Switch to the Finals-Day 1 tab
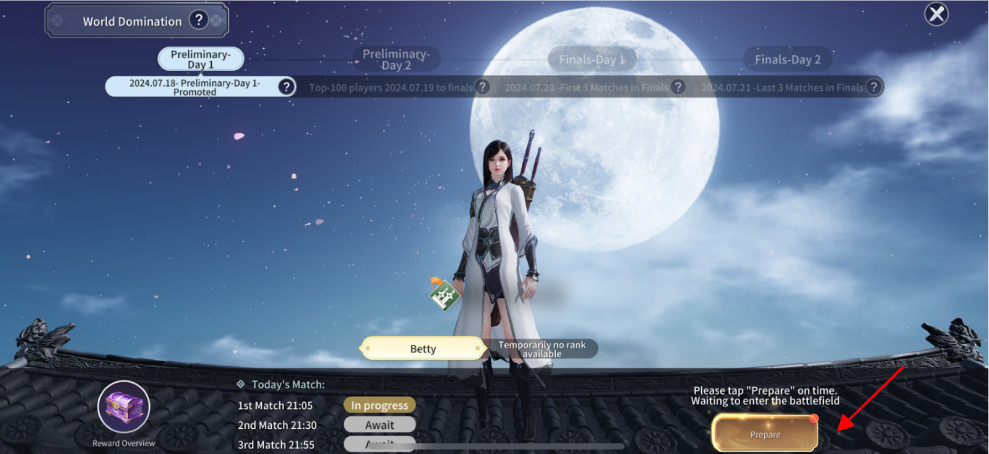Viewport: 989px width, 454px height. coord(591,59)
